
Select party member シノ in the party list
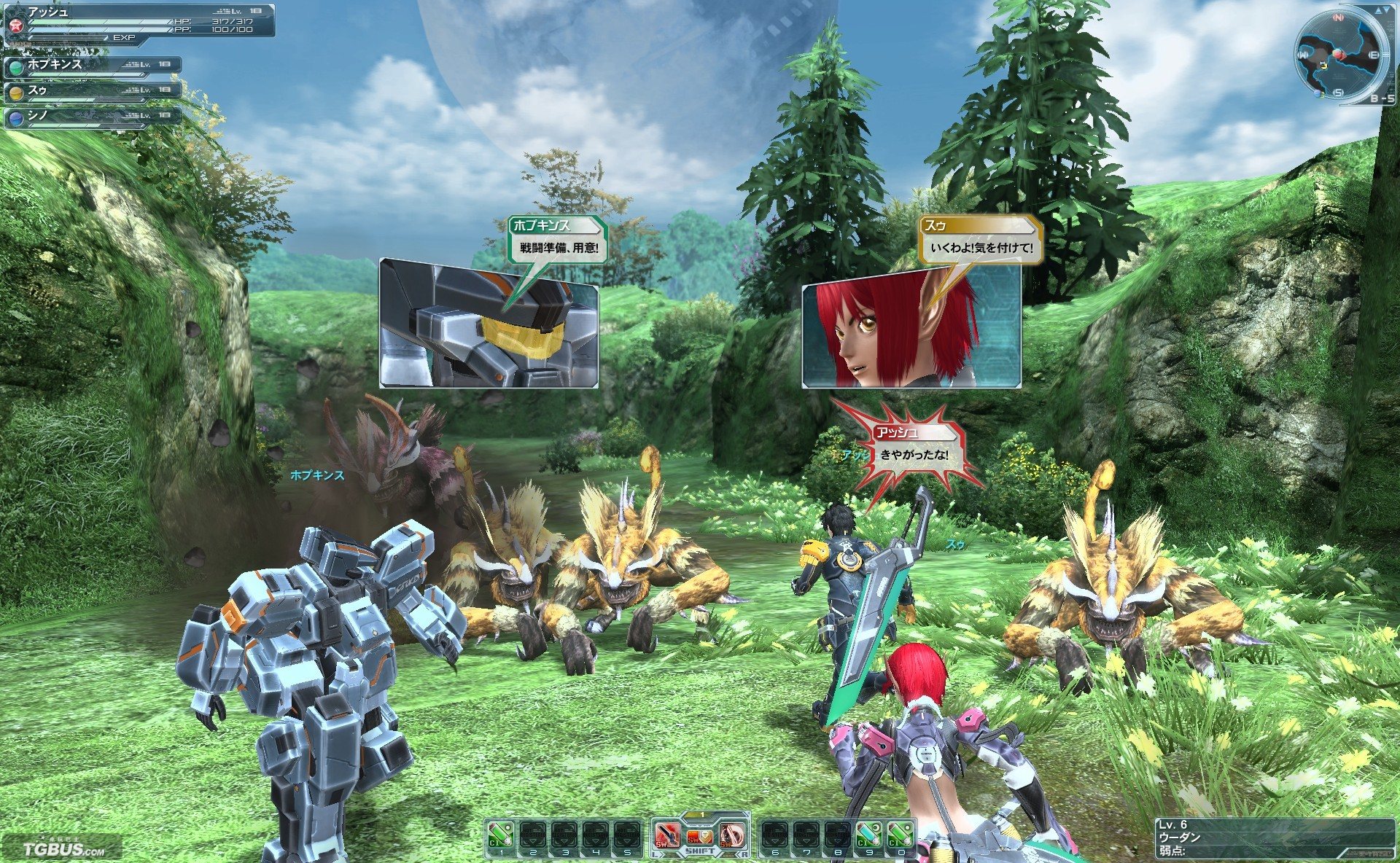(92, 117)
